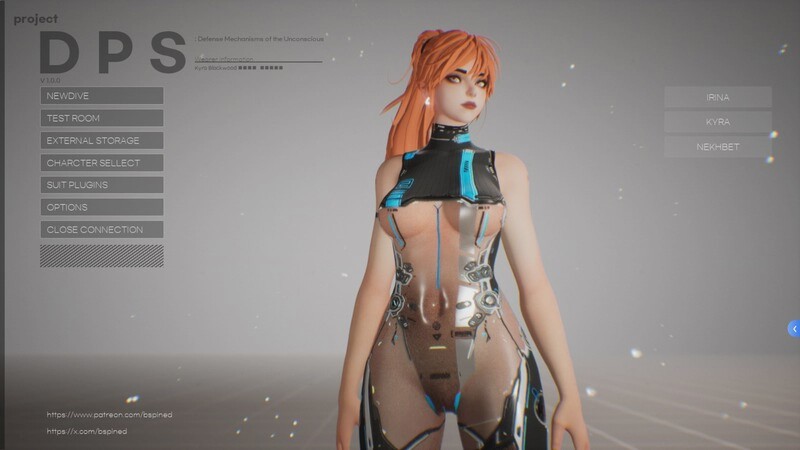Choose CLOSE CONNECTION to quit
The width and height of the screenshot is (800, 450).
[x=101, y=229]
